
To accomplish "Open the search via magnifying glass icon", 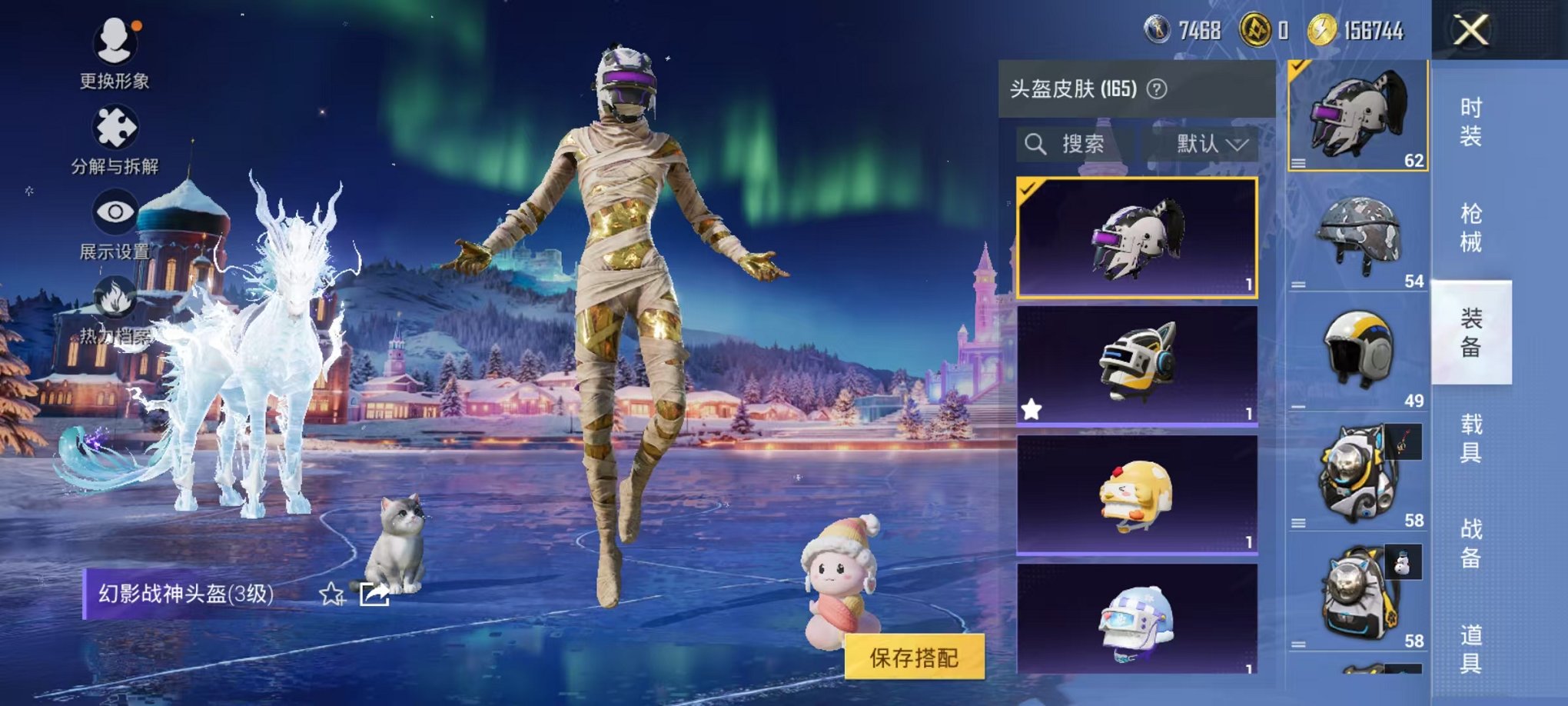I will [x=1035, y=144].
